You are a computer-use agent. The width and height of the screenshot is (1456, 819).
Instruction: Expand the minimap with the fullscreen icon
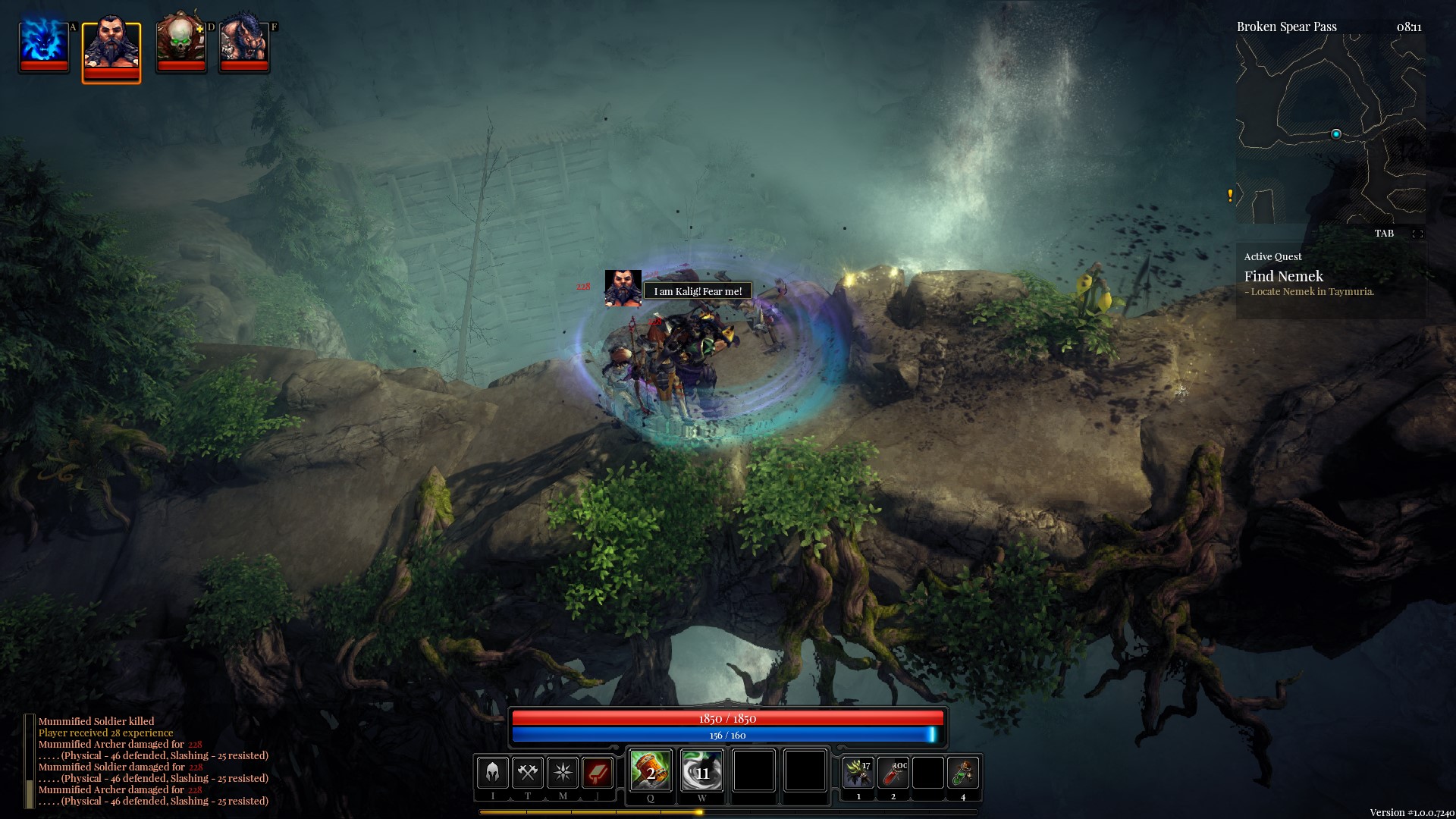click(1417, 234)
